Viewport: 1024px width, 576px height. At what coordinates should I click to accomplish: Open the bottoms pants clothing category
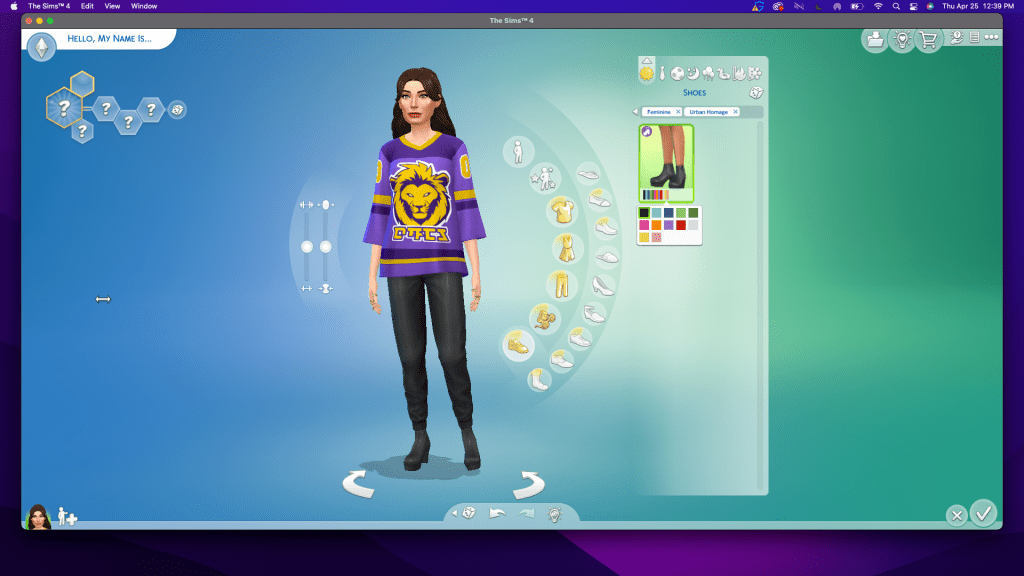point(560,284)
